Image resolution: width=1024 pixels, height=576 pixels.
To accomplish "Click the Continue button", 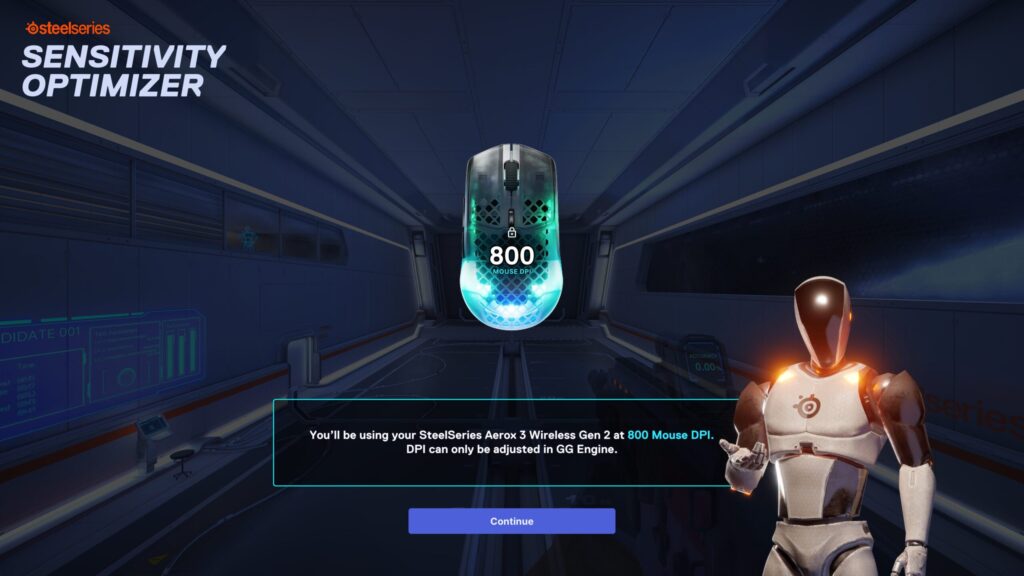I will point(511,521).
